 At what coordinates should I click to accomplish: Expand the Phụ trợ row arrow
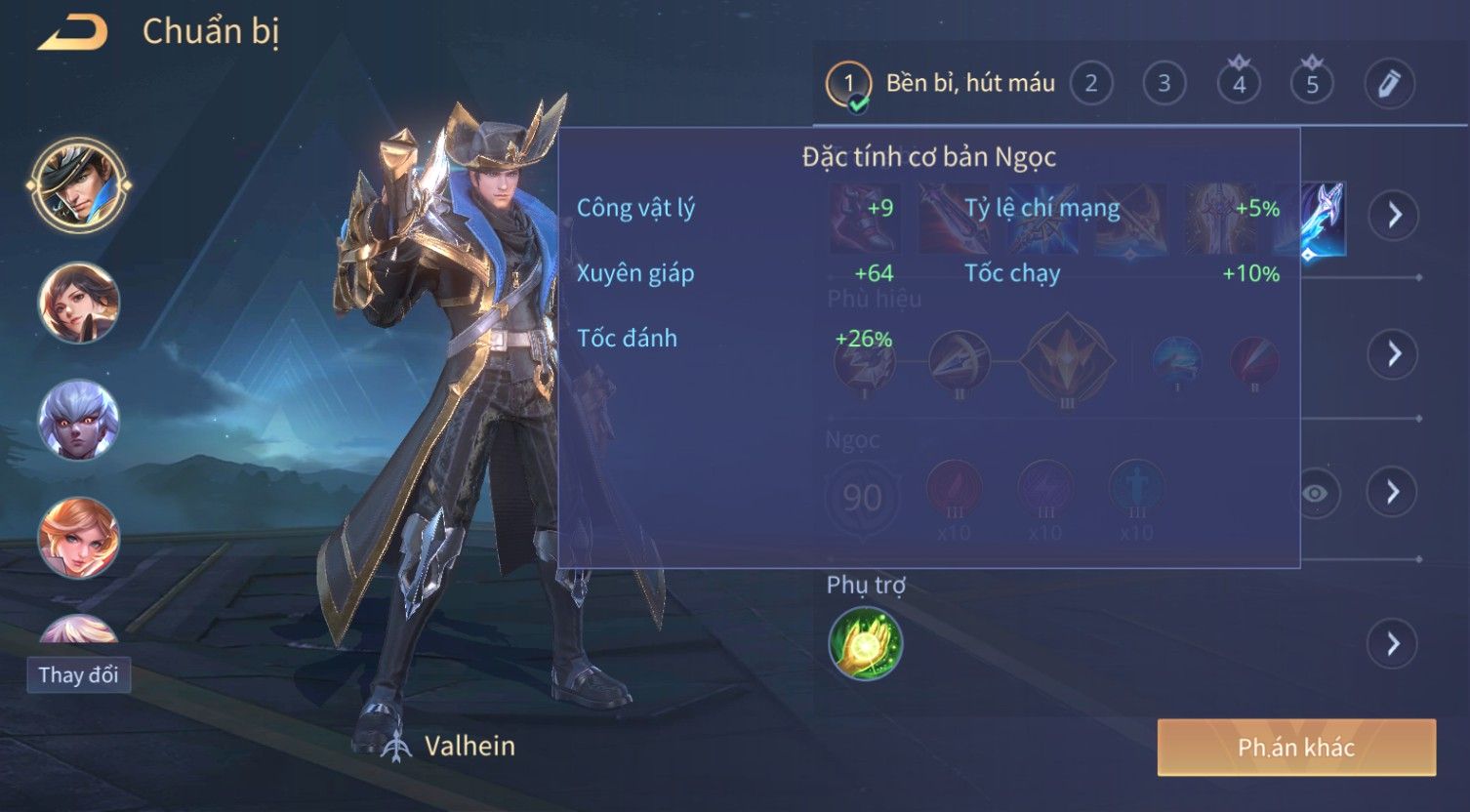coord(1393,644)
